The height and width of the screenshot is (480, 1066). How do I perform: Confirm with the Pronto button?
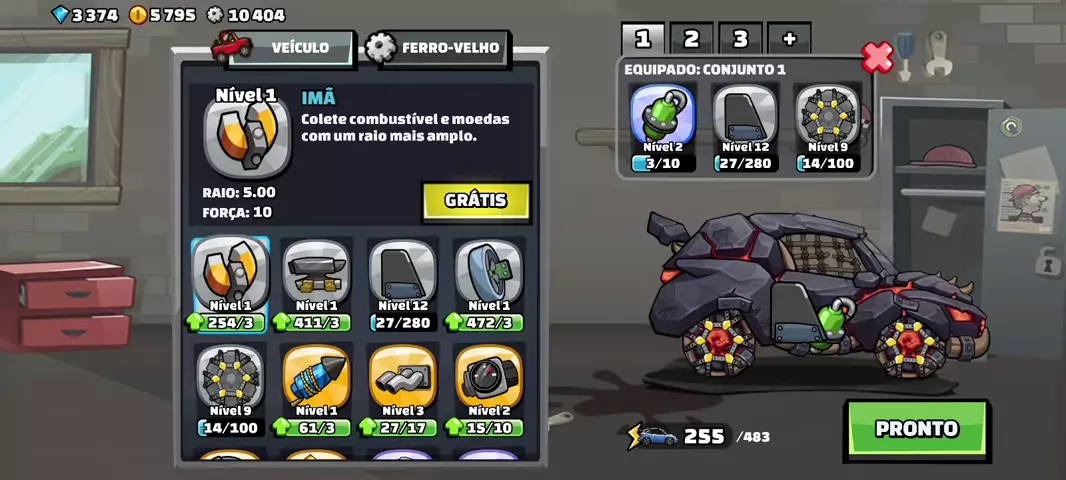point(916,429)
